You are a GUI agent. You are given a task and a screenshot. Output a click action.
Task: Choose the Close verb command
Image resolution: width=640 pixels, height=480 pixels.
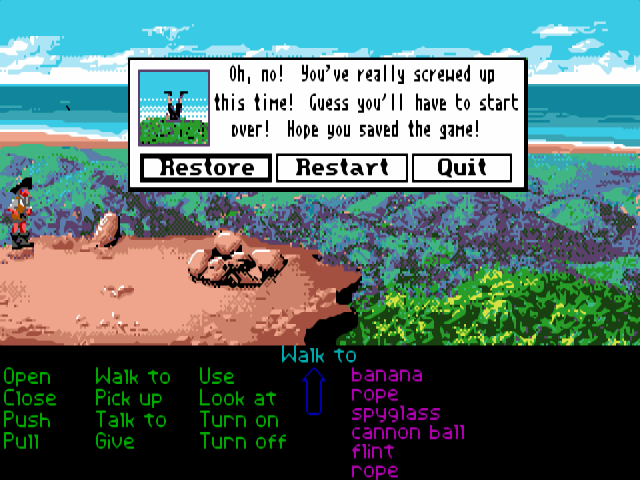point(30,398)
